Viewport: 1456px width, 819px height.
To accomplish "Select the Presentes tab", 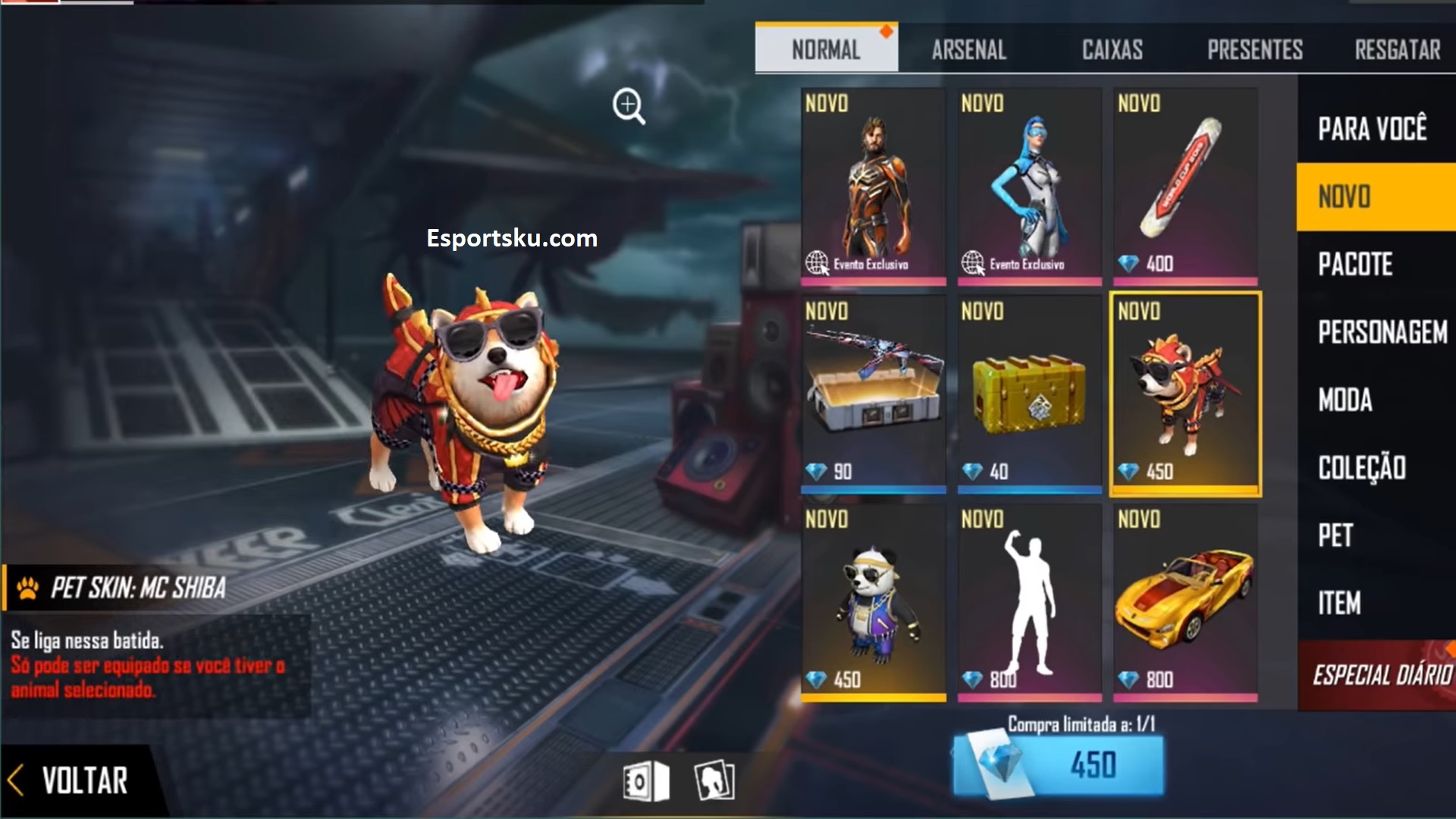I will click(1254, 50).
